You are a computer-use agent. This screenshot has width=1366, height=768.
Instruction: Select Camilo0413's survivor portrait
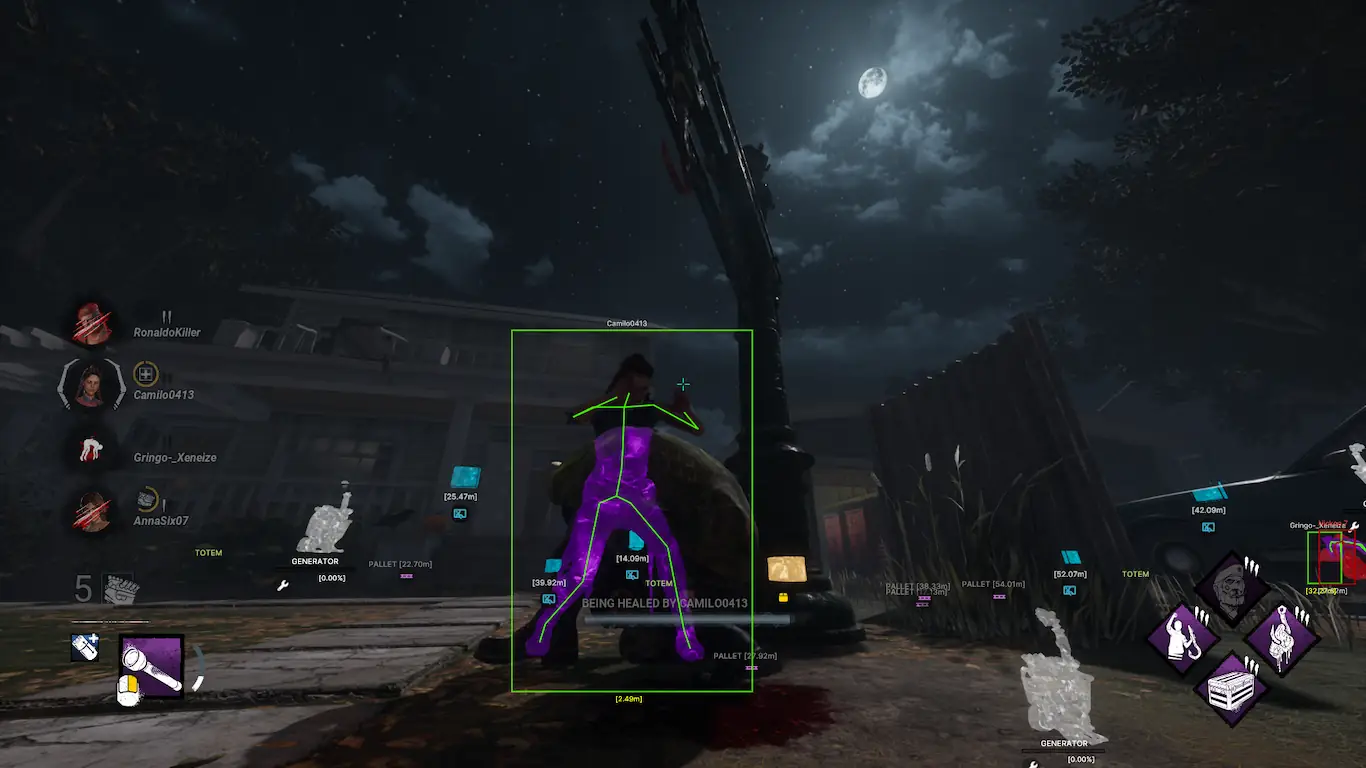[x=92, y=386]
